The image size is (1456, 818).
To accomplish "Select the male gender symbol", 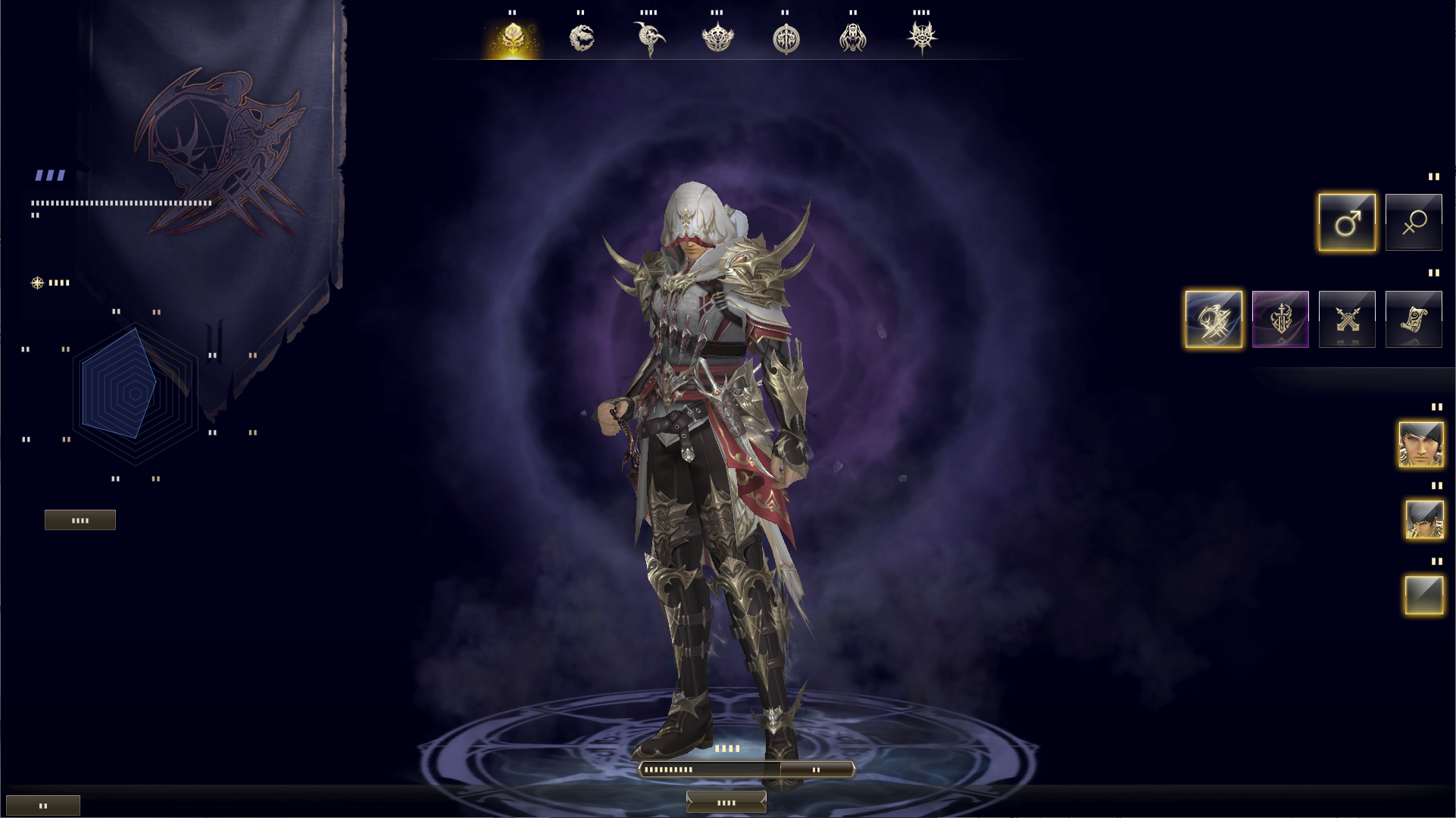I will 1346,221.
